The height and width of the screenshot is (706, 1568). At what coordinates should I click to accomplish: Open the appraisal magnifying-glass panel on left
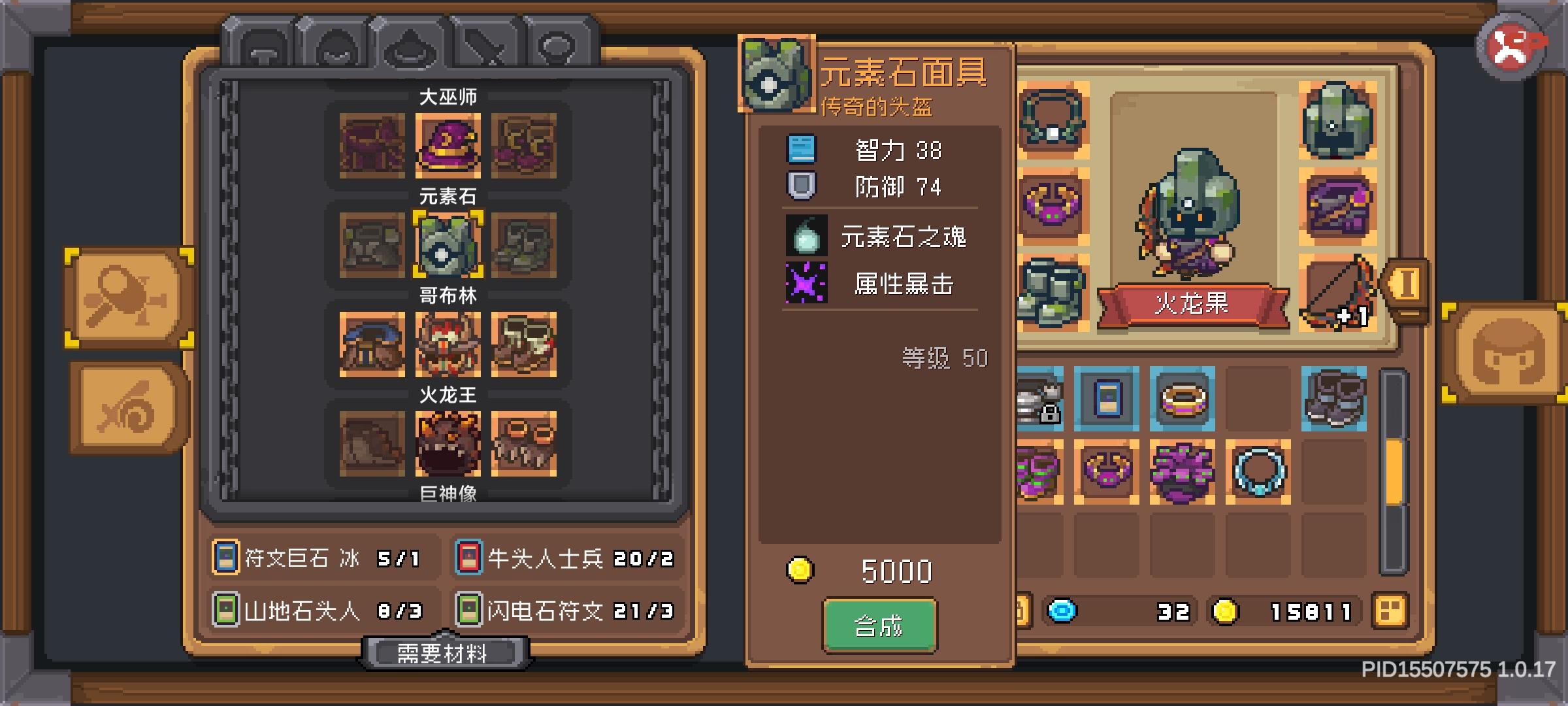coord(128,297)
